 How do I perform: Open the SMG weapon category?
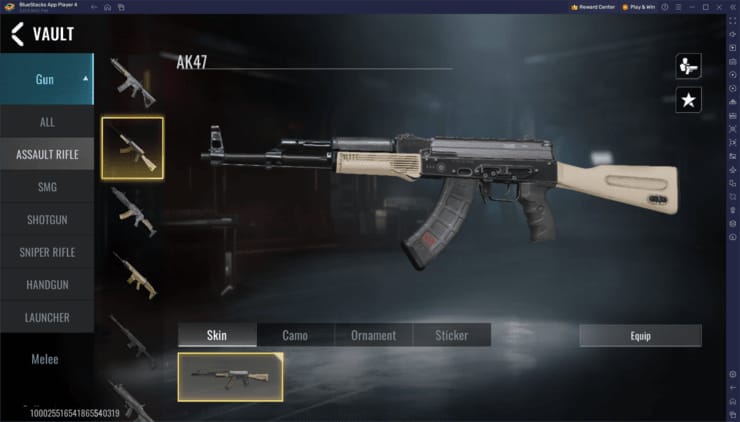pyautogui.click(x=47, y=187)
